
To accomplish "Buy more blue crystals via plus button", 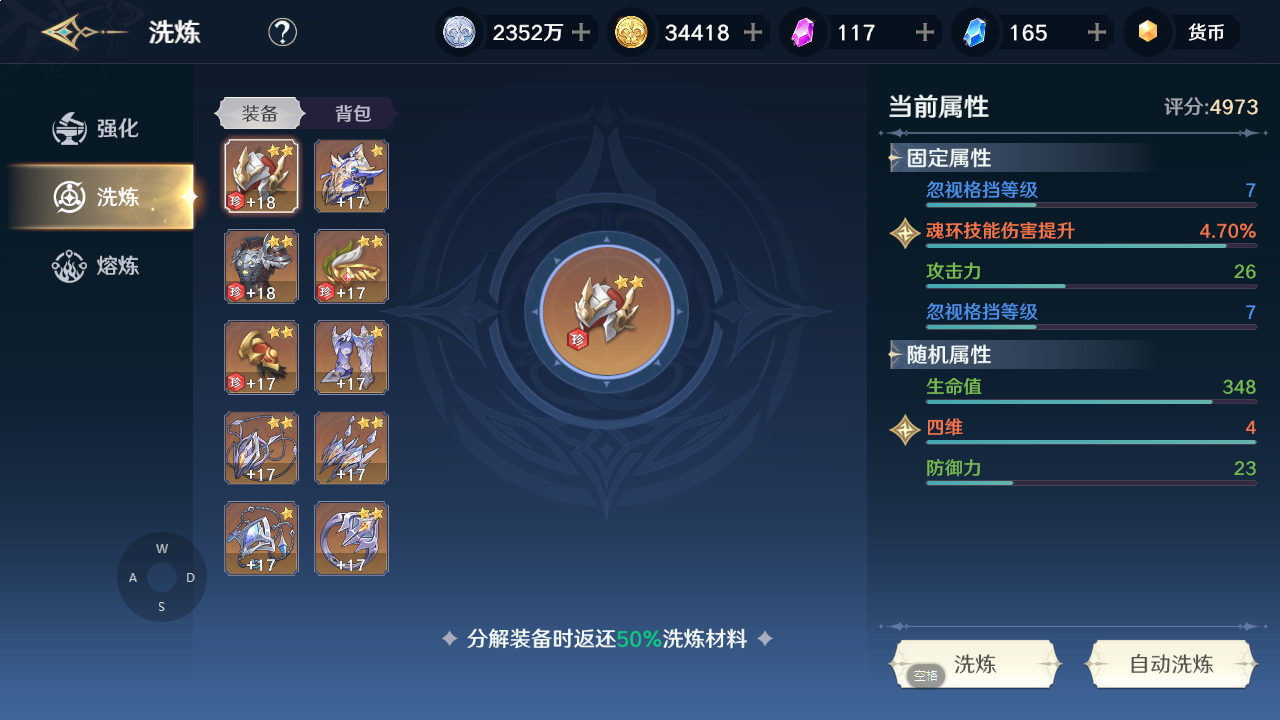I will 1097,32.
